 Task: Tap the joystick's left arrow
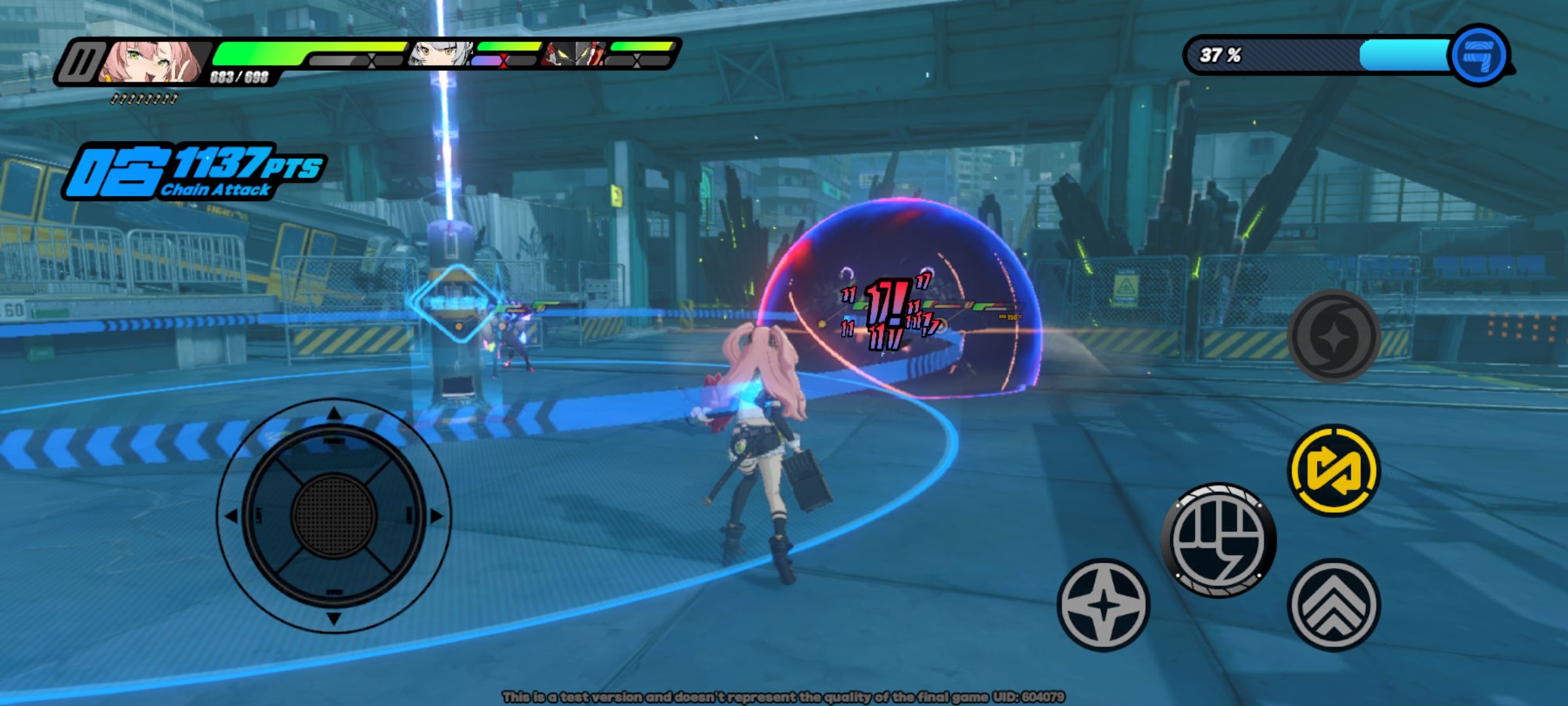point(231,516)
